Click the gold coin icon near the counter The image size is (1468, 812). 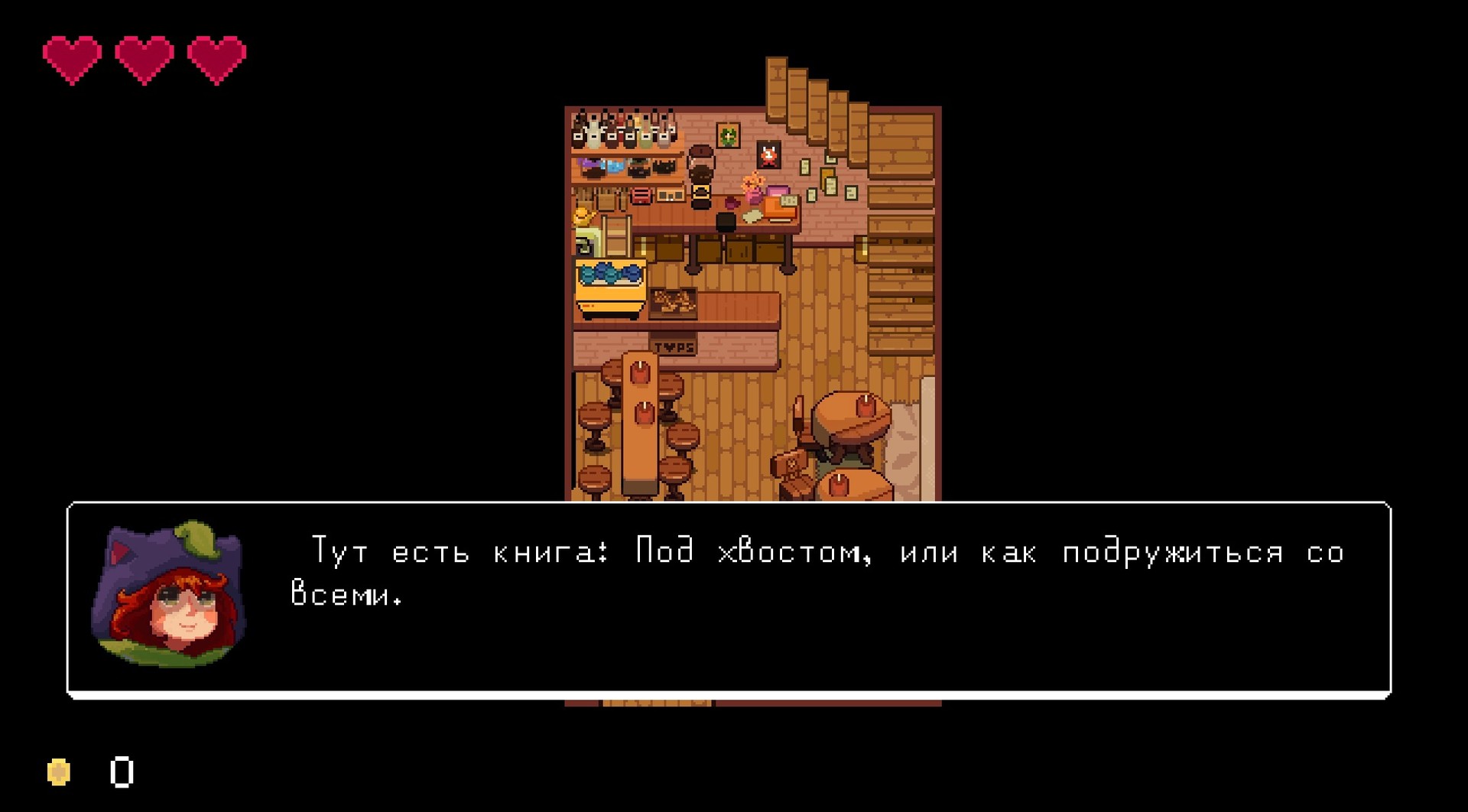click(x=60, y=772)
